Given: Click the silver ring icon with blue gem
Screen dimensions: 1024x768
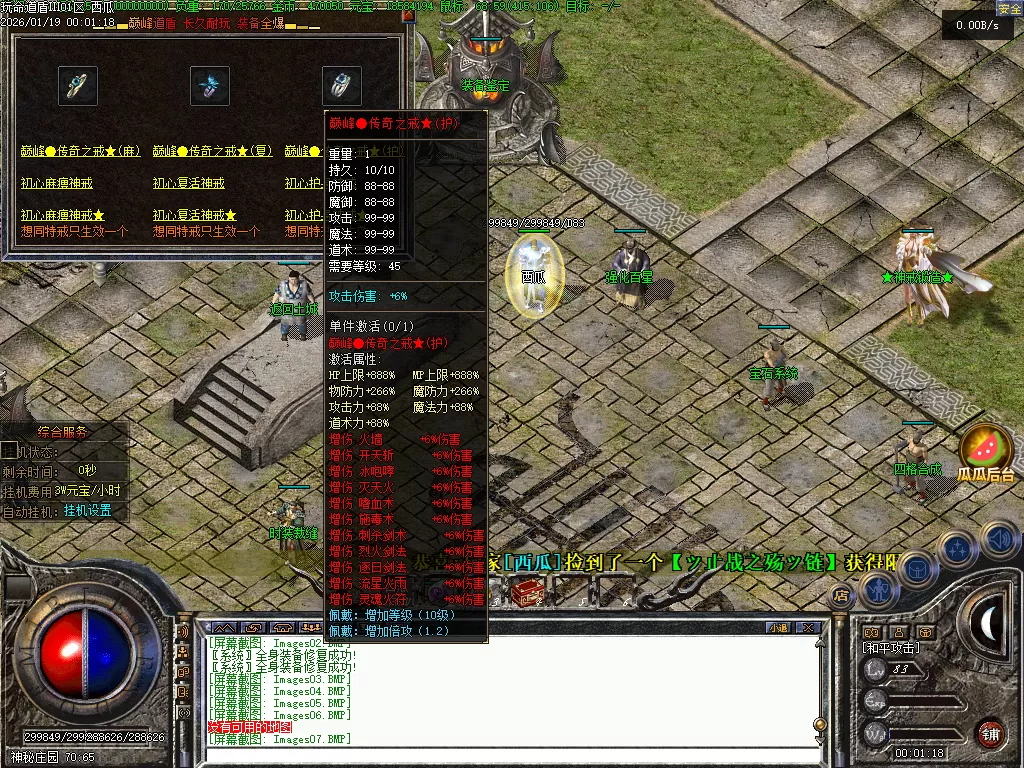Looking at the screenshot, I should 341,86.
